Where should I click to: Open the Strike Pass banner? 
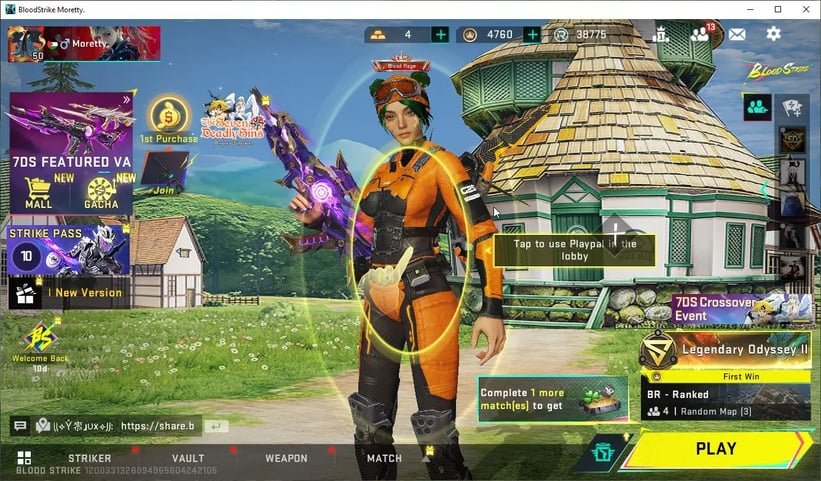pos(69,250)
